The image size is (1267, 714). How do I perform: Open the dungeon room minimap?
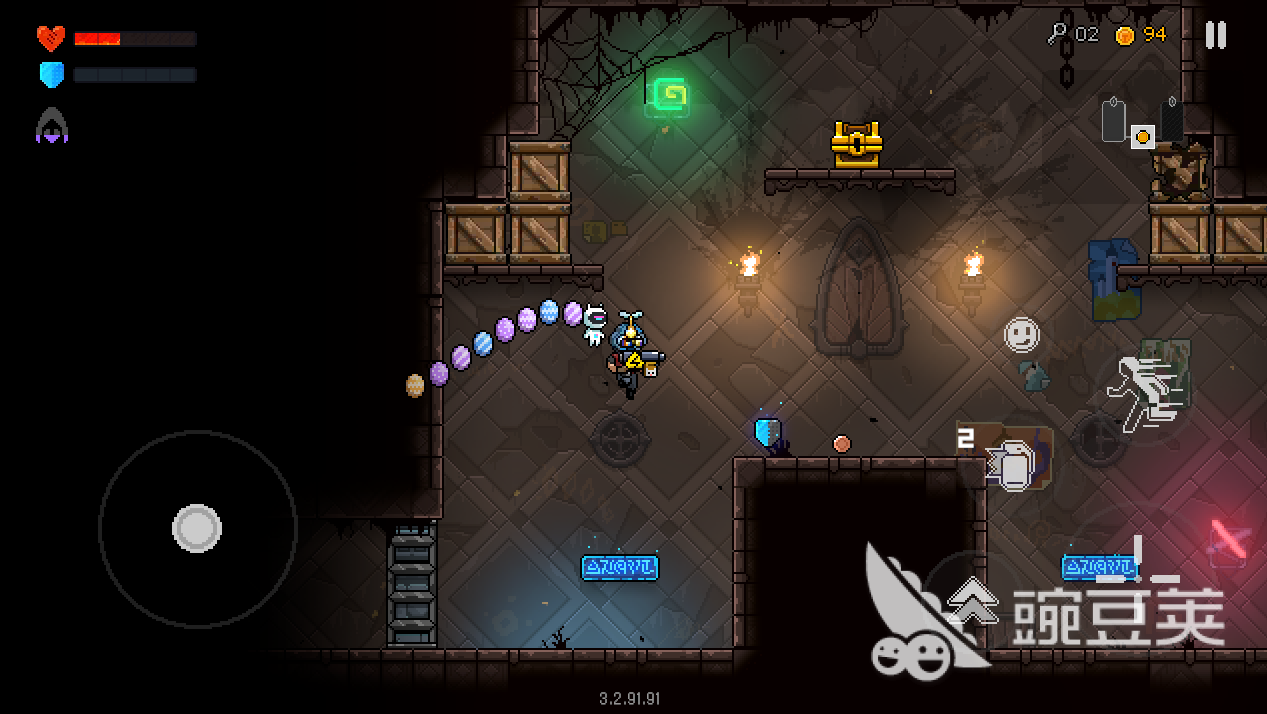pos(1142,124)
